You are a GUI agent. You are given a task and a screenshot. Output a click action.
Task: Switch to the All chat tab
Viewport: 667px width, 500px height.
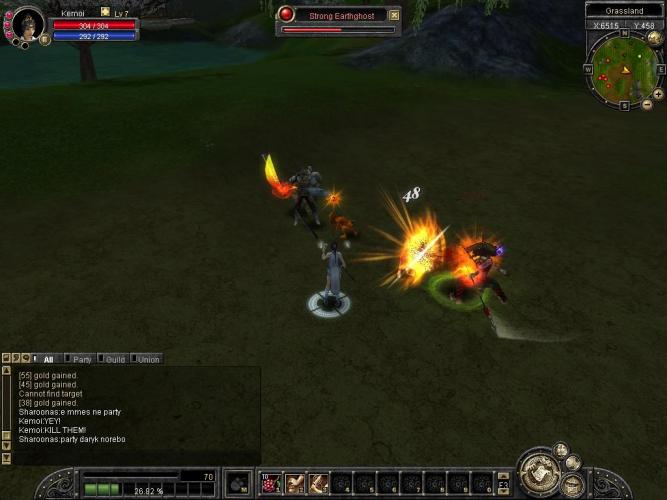point(47,359)
